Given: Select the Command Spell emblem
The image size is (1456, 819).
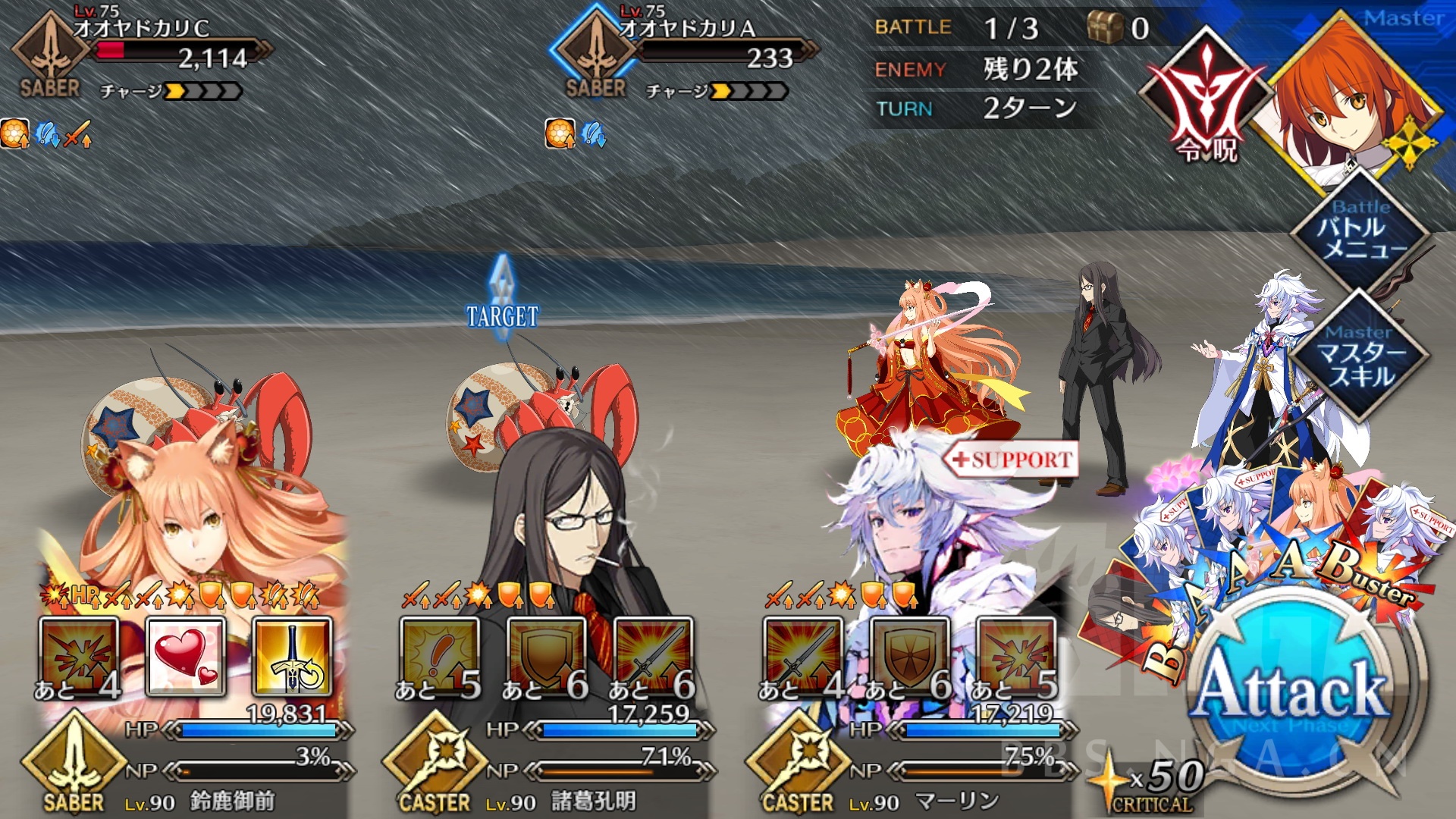Looking at the screenshot, I should click(1206, 99).
